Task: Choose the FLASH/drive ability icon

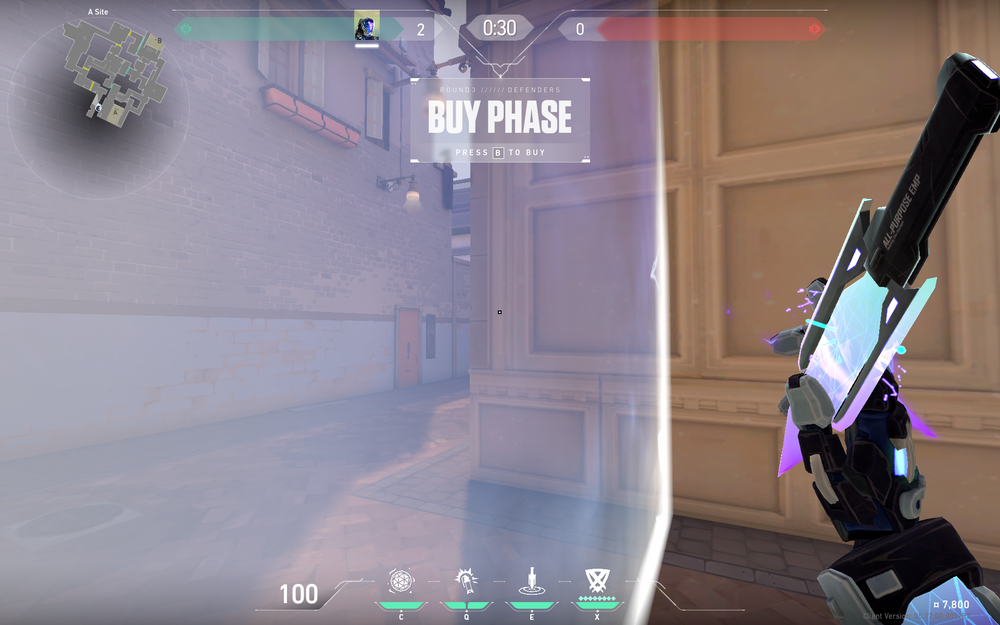Action: pos(466,579)
